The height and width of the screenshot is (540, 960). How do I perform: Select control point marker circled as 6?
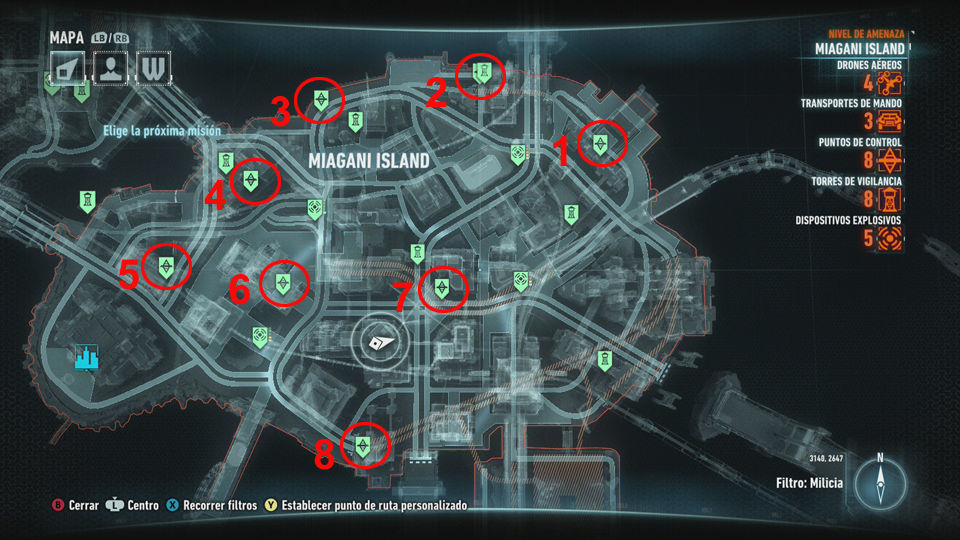tap(284, 283)
